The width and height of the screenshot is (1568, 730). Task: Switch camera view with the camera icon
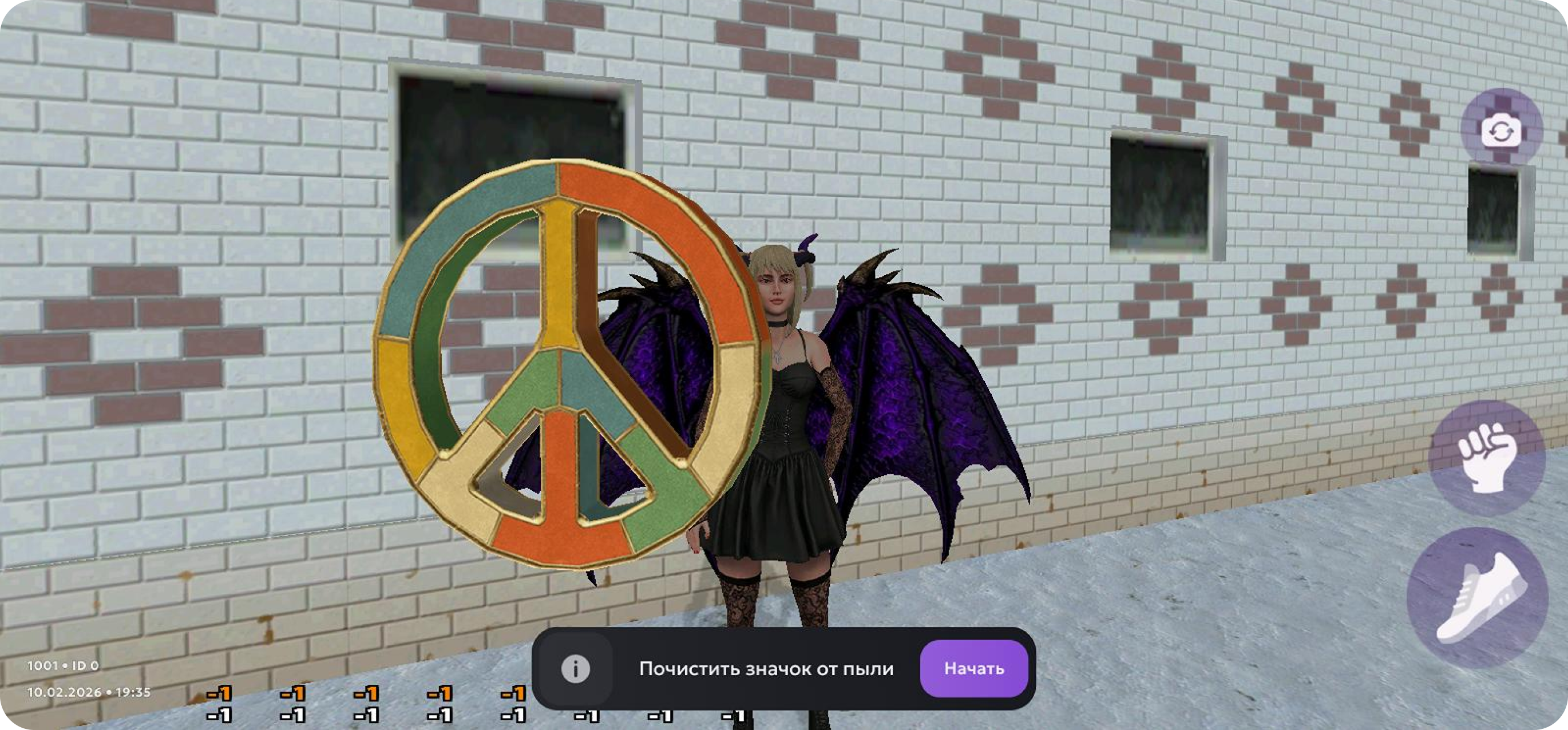[1501, 129]
